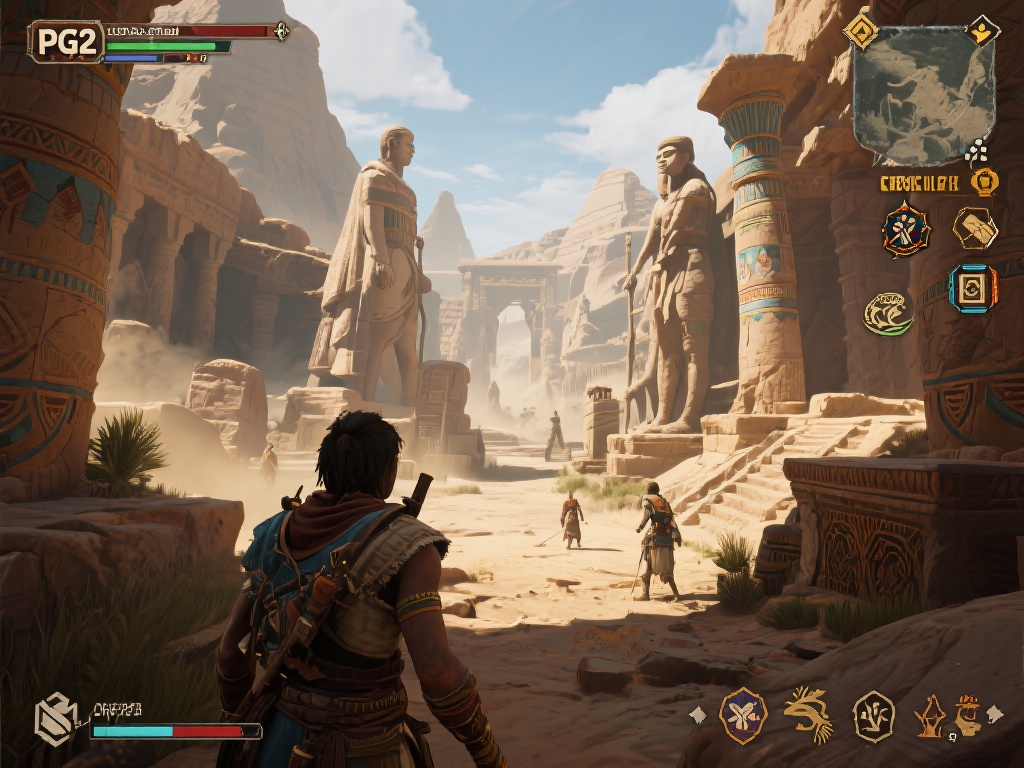Open the minimap in the corner
Image resolution: width=1024 pixels, height=768 pixels.
click(909, 95)
